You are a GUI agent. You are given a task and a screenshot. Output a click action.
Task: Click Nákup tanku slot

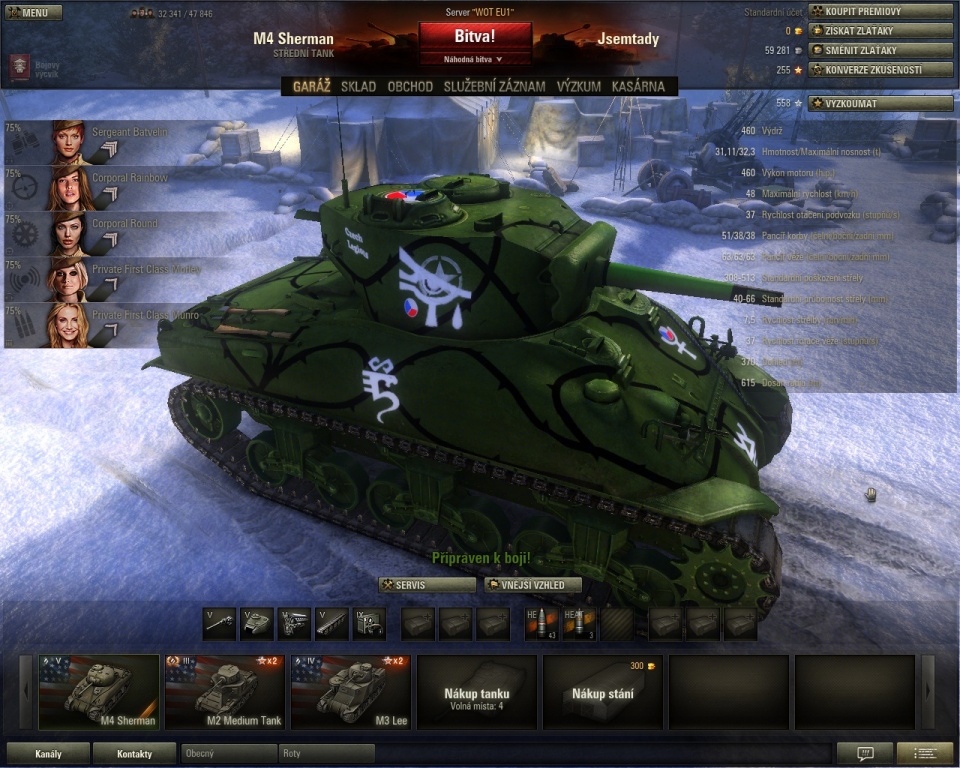pyautogui.click(x=477, y=692)
